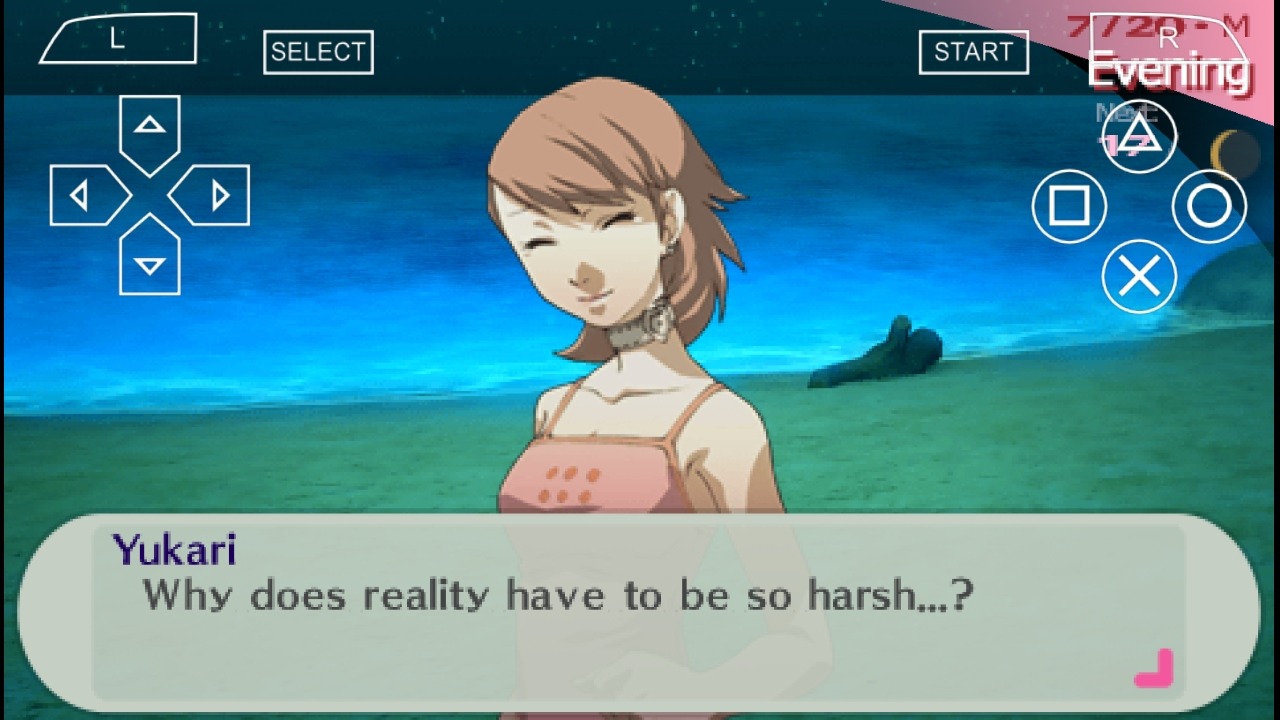Tap the square touch button
The image size is (1280, 720).
1069,206
